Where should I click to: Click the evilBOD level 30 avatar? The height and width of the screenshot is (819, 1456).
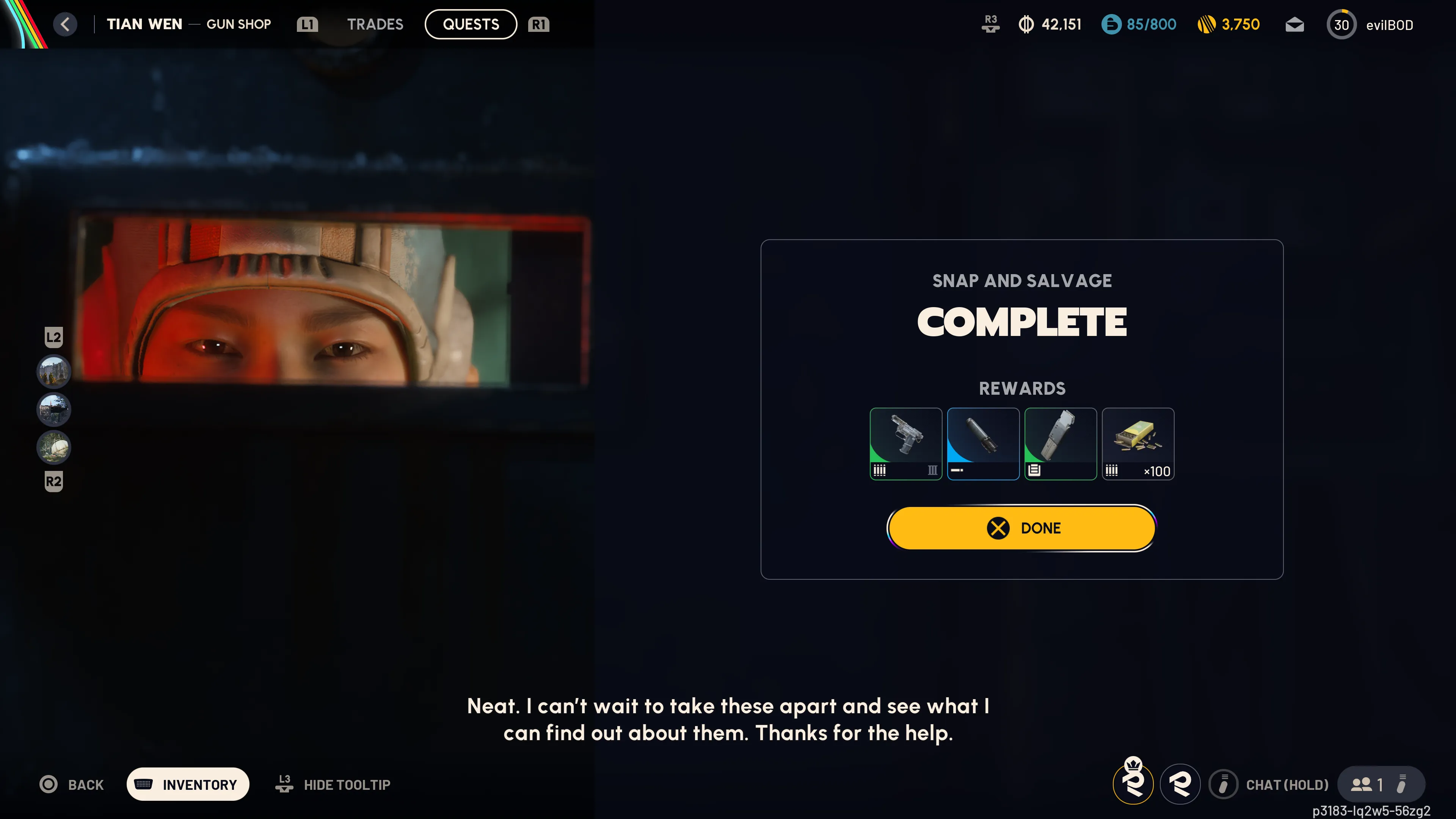[x=1342, y=24]
